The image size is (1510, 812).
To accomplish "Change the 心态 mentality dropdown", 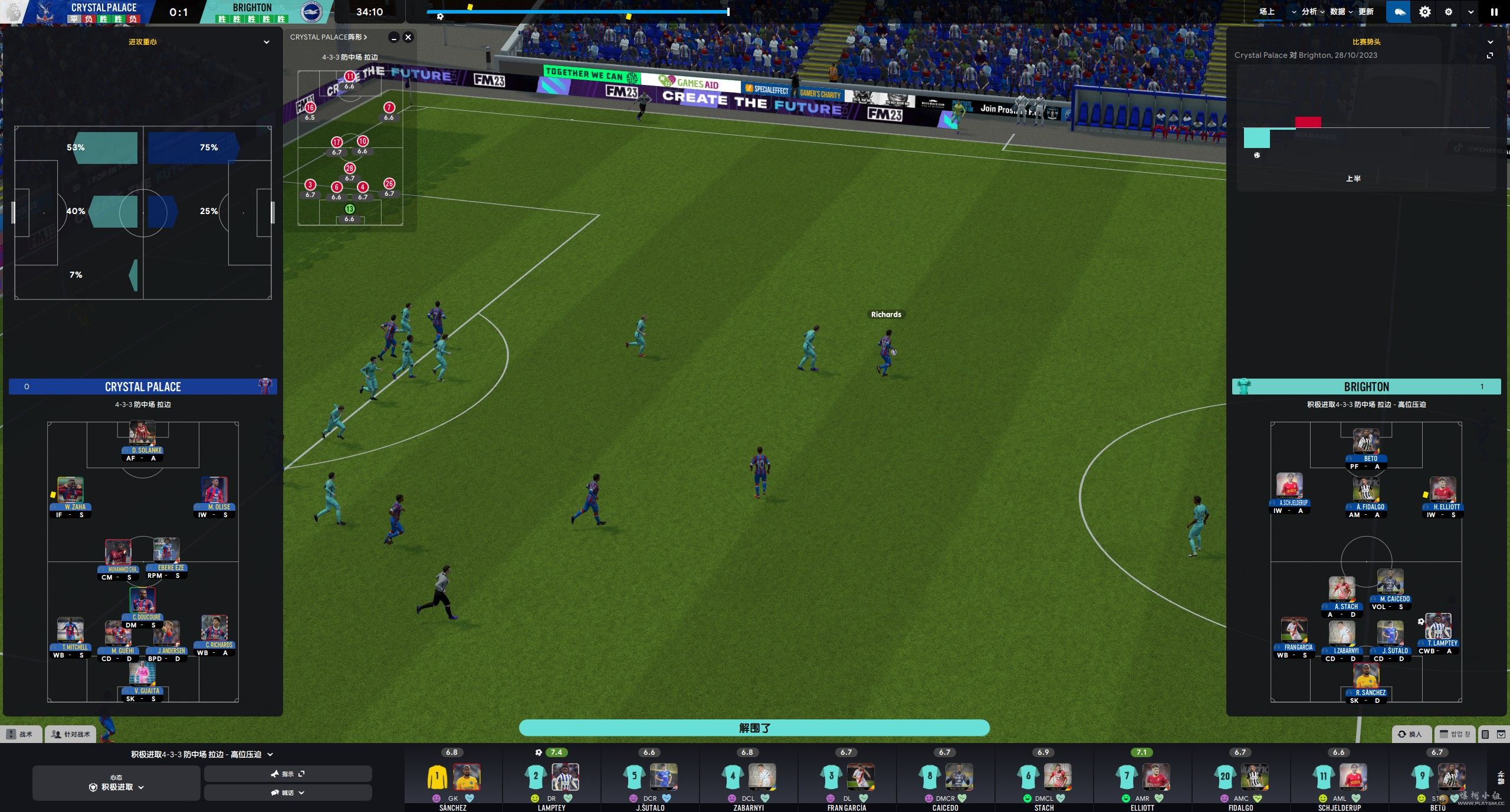I will pos(116,783).
